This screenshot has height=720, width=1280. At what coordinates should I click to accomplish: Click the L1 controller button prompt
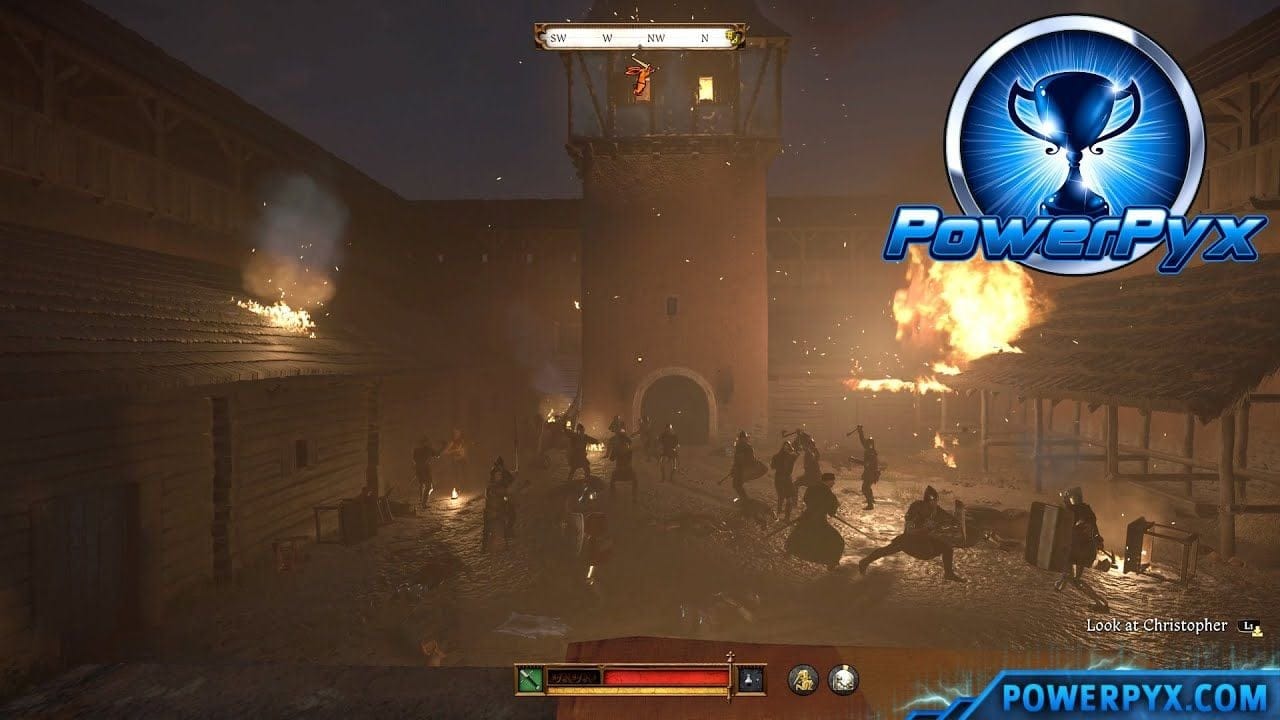pyautogui.click(x=1248, y=625)
